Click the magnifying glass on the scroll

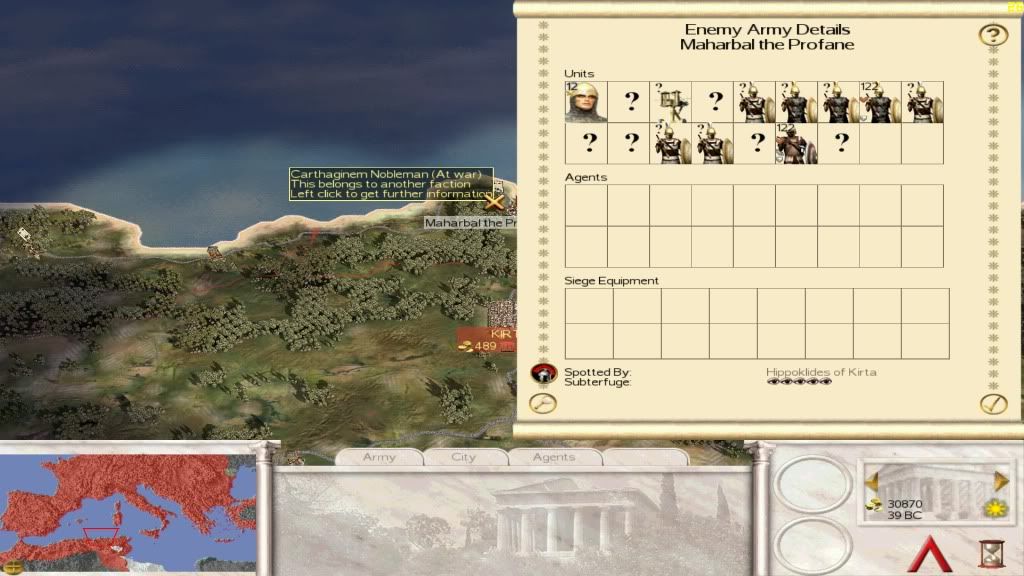(x=541, y=403)
